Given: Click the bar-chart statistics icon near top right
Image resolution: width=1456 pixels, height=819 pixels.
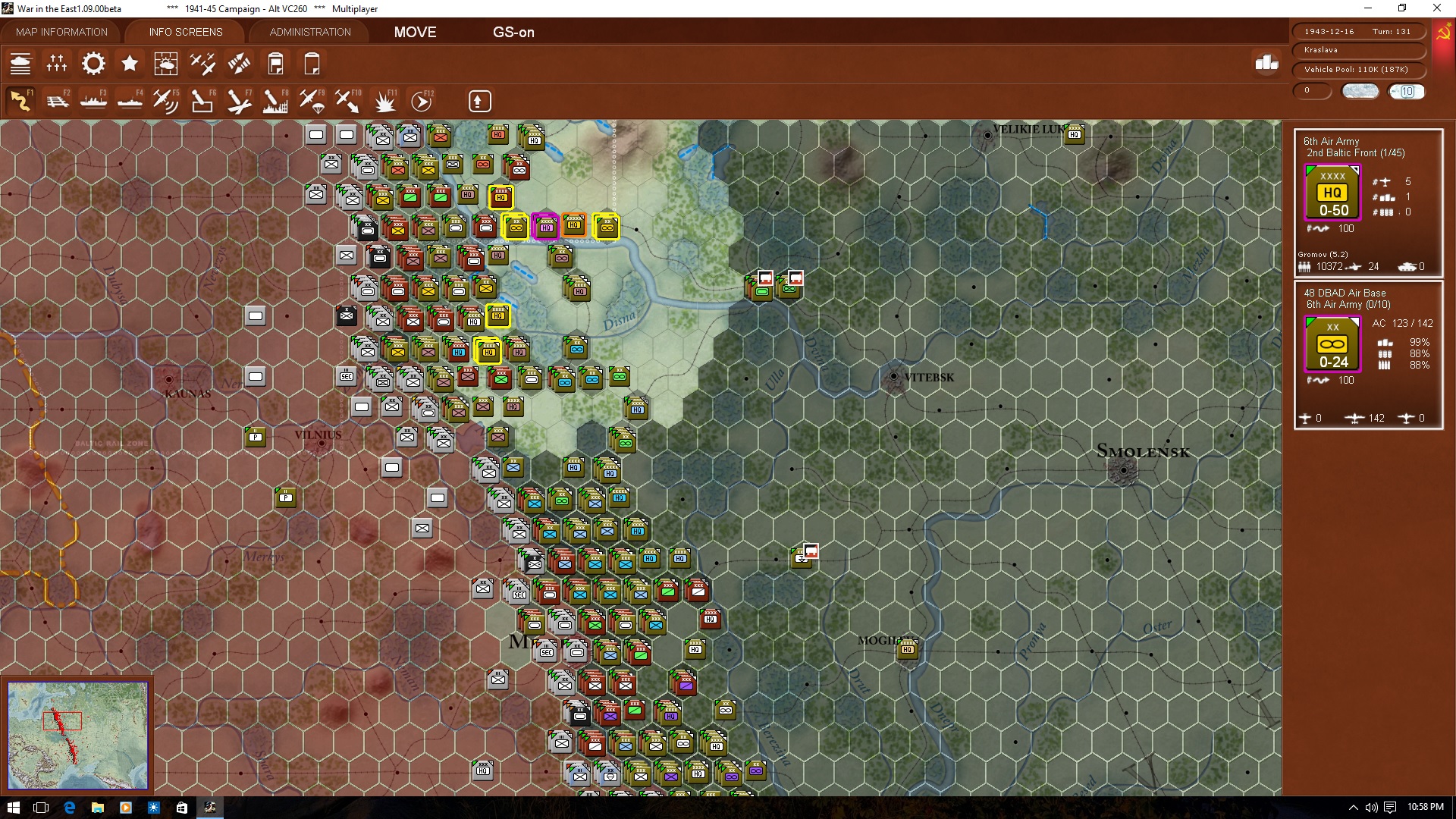Looking at the screenshot, I should tap(1266, 65).
